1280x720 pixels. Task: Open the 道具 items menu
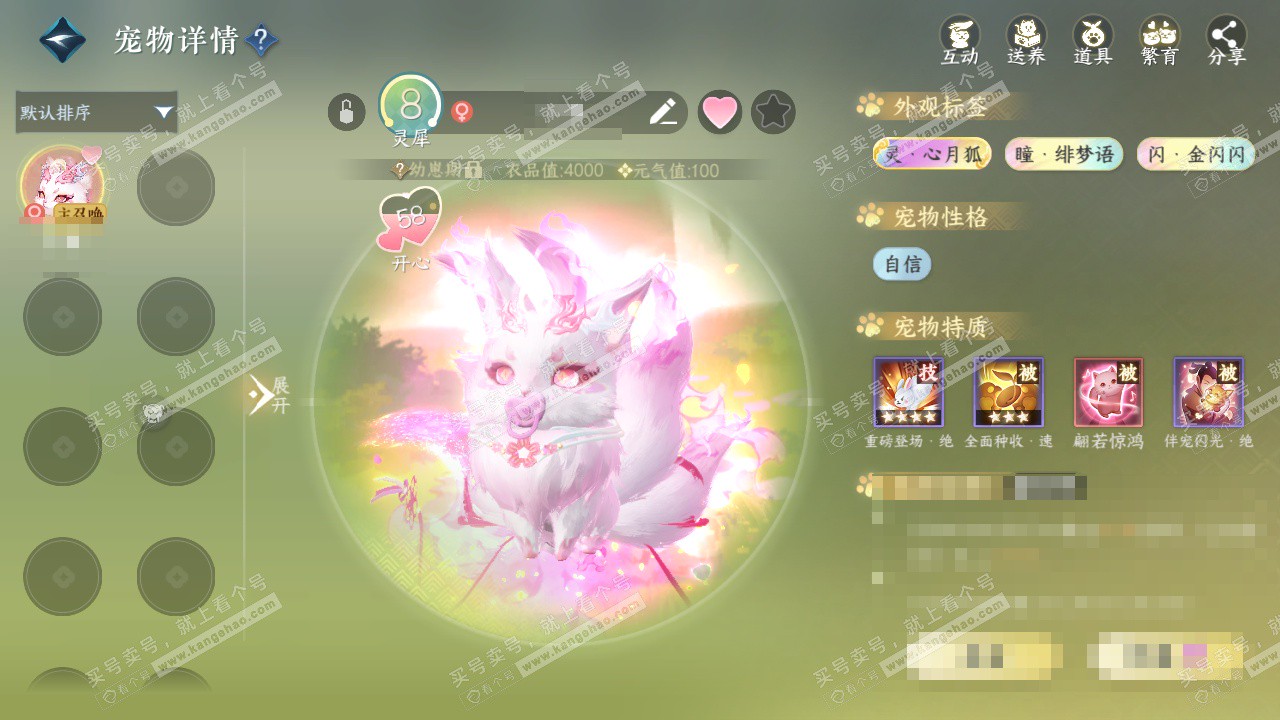click(1093, 40)
